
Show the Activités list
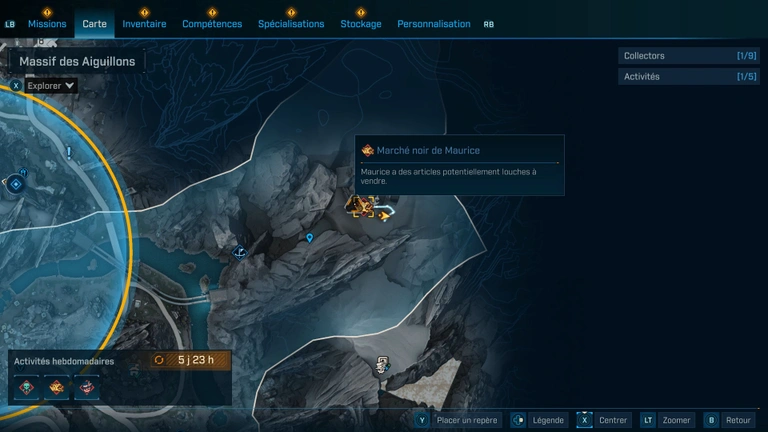[x=688, y=76]
